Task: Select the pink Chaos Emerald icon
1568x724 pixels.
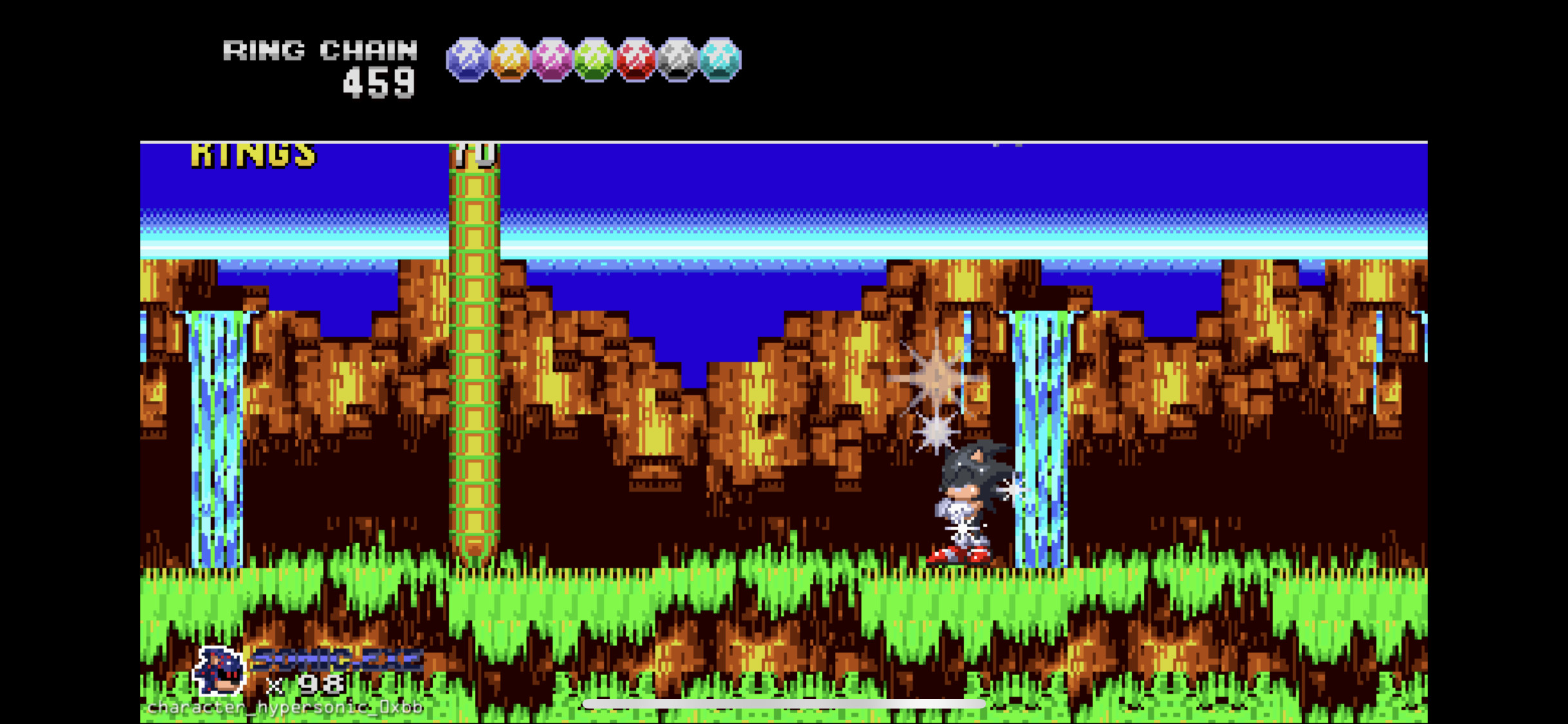Action: (552, 61)
